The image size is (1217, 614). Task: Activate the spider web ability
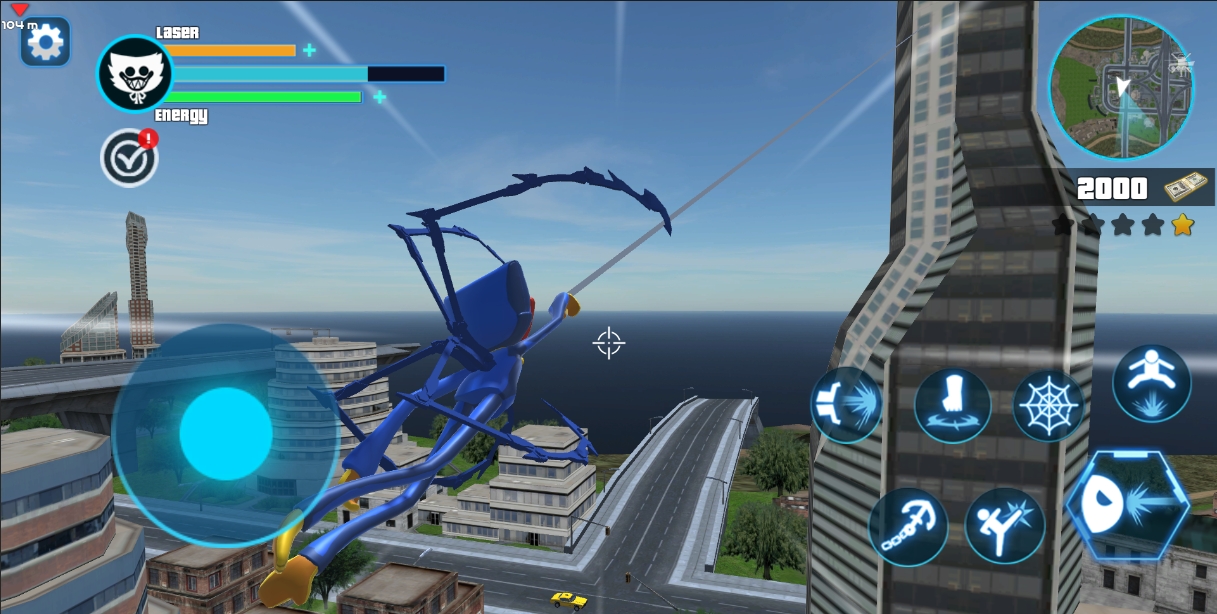pos(1048,406)
